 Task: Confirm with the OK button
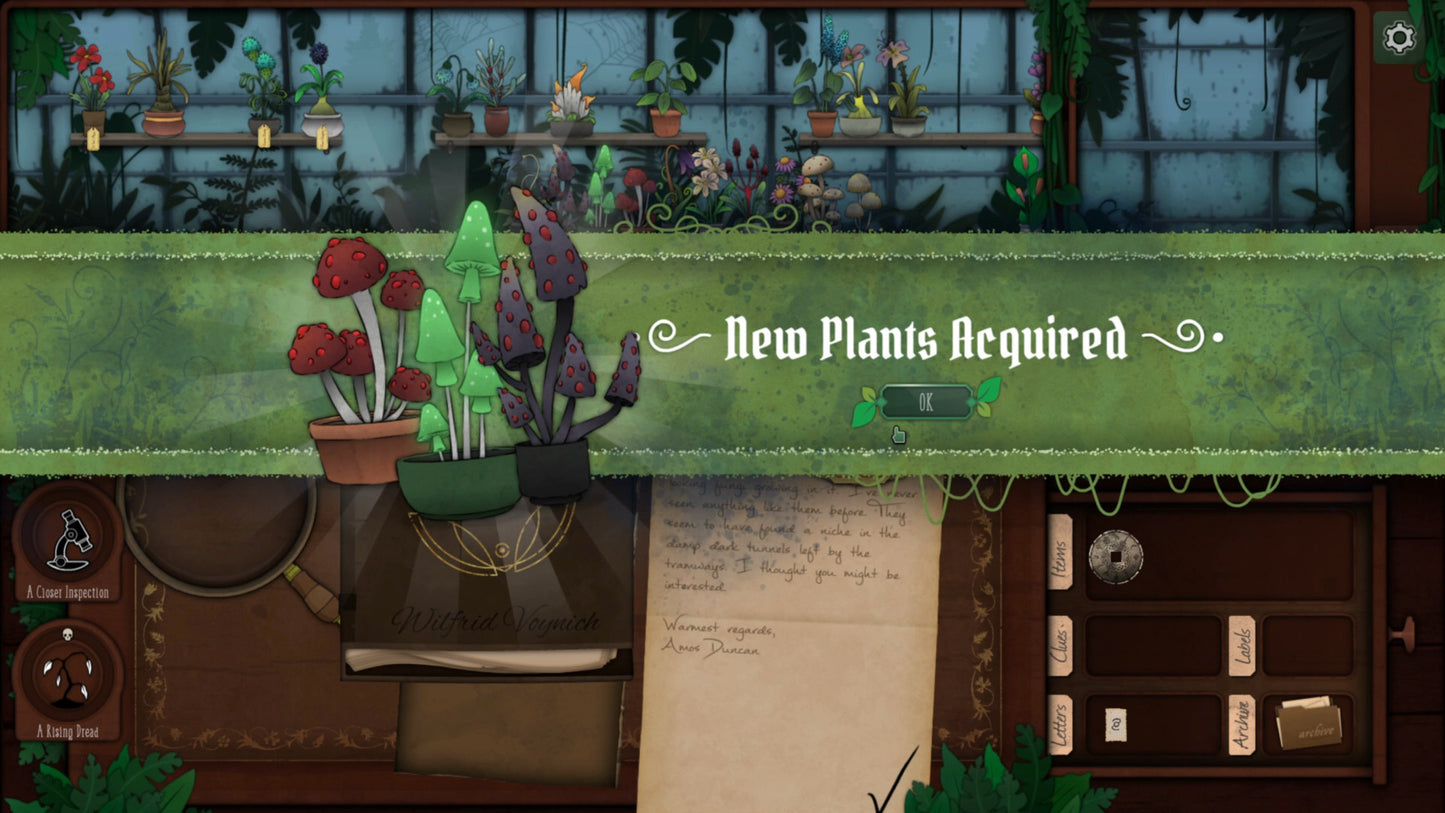pos(925,402)
